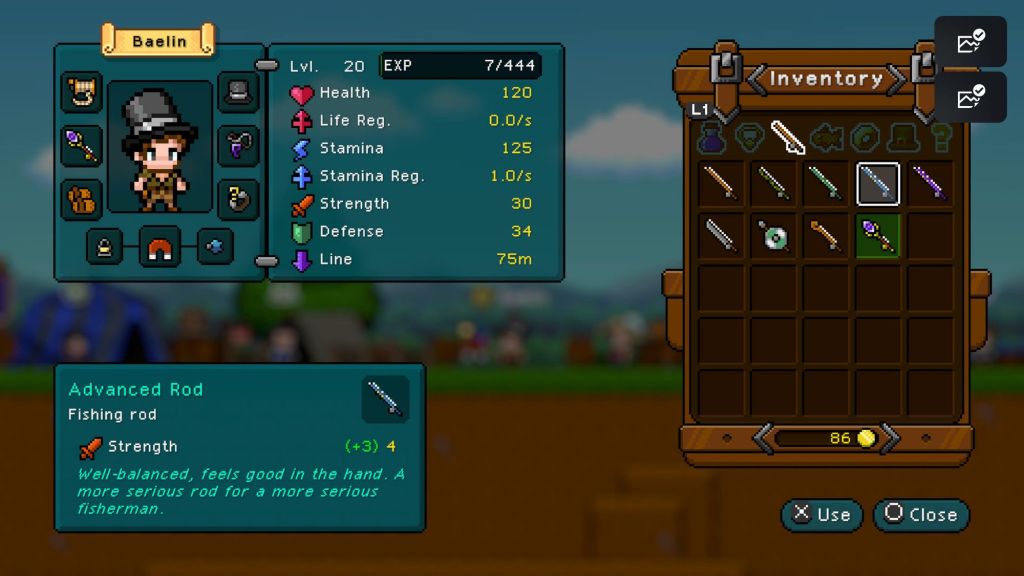Select the orange fishing rod slot
The image size is (1024, 576).
click(722, 184)
